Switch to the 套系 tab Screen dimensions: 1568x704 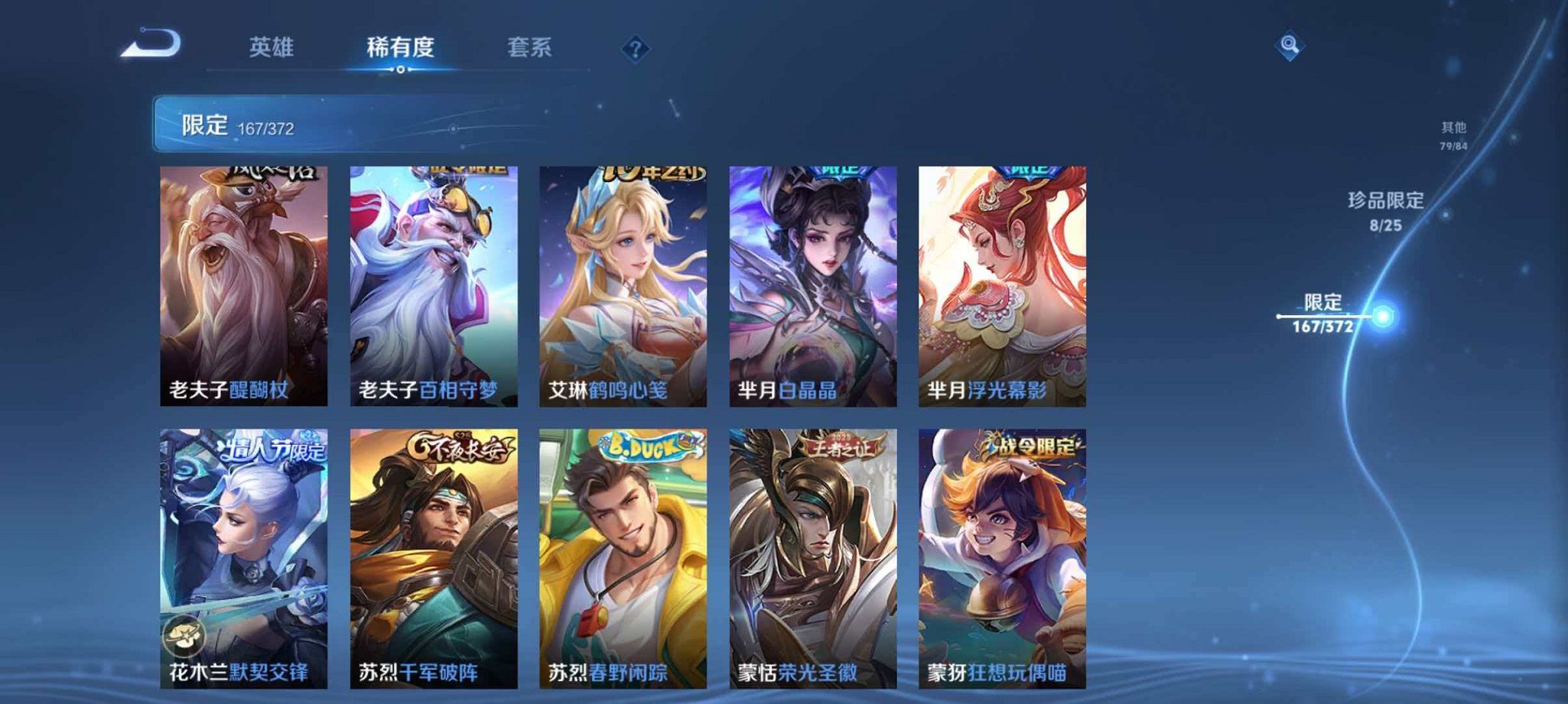[x=533, y=47]
